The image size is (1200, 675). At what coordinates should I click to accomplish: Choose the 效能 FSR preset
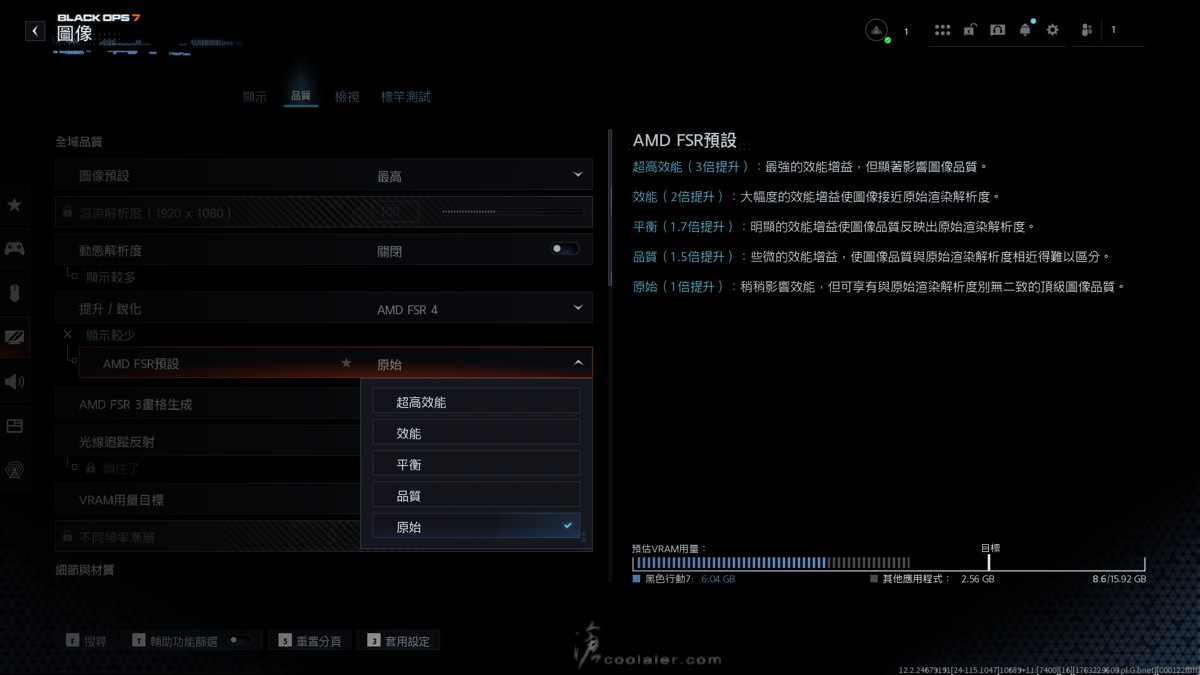tap(476, 433)
